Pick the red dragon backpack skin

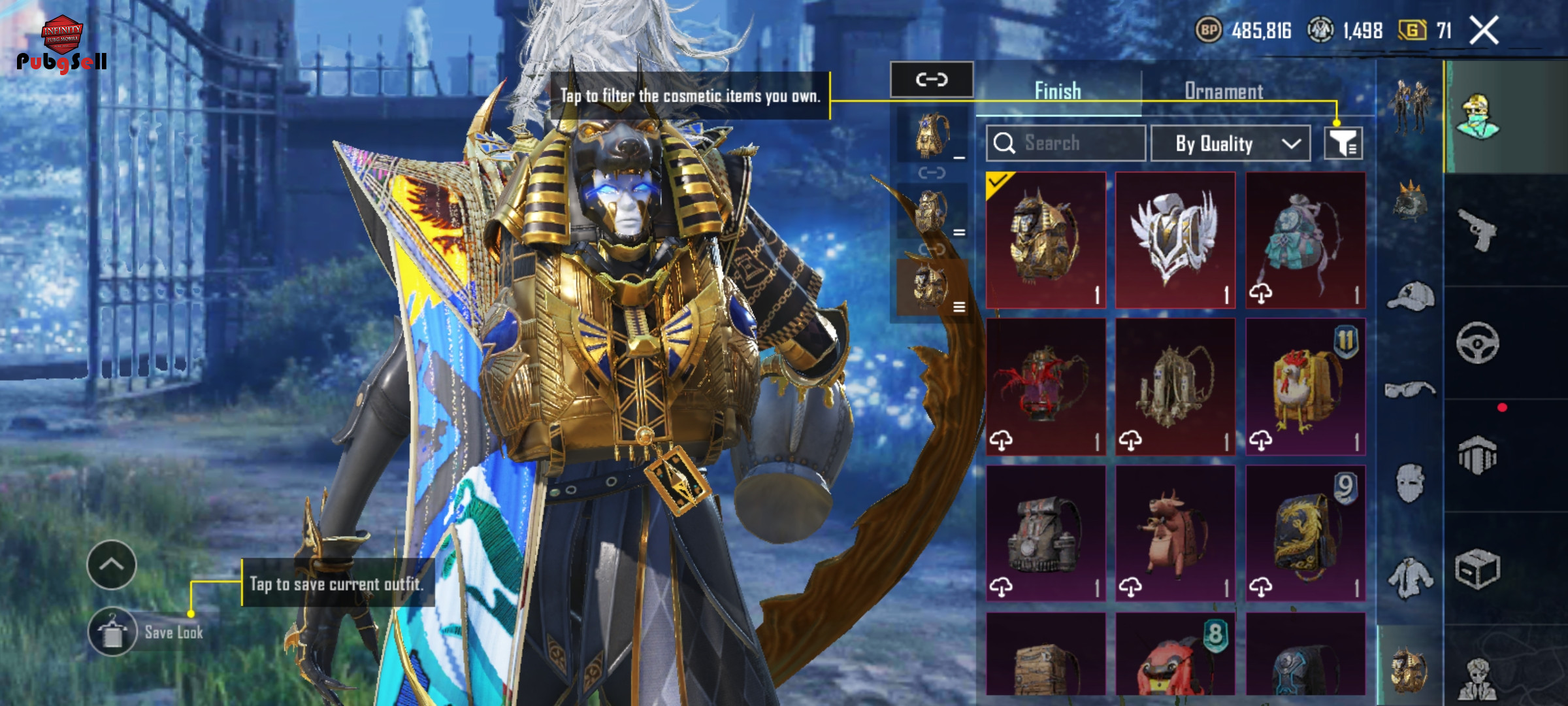tap(1045, 387)
